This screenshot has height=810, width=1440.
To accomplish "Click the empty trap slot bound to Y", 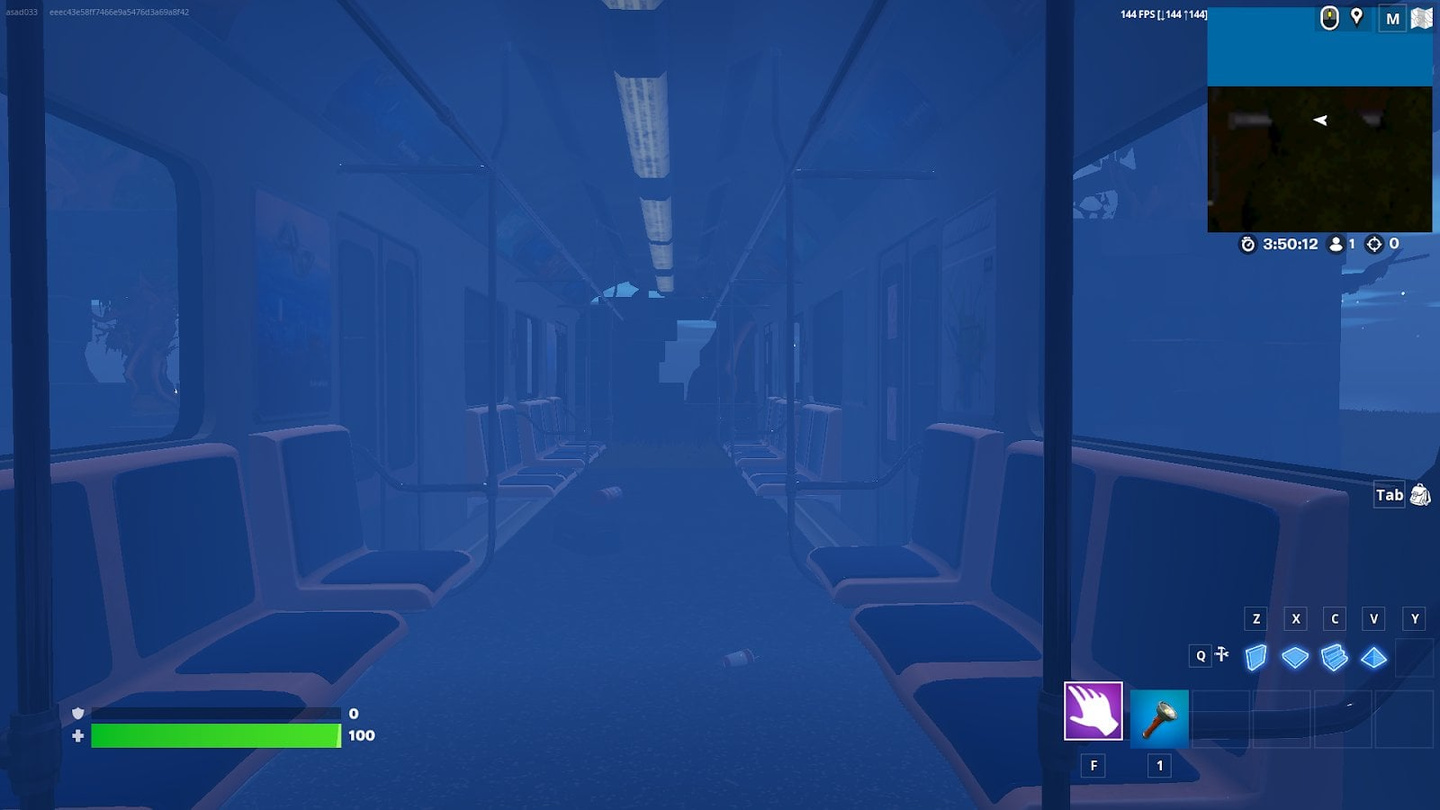I will click(1414, 657).
